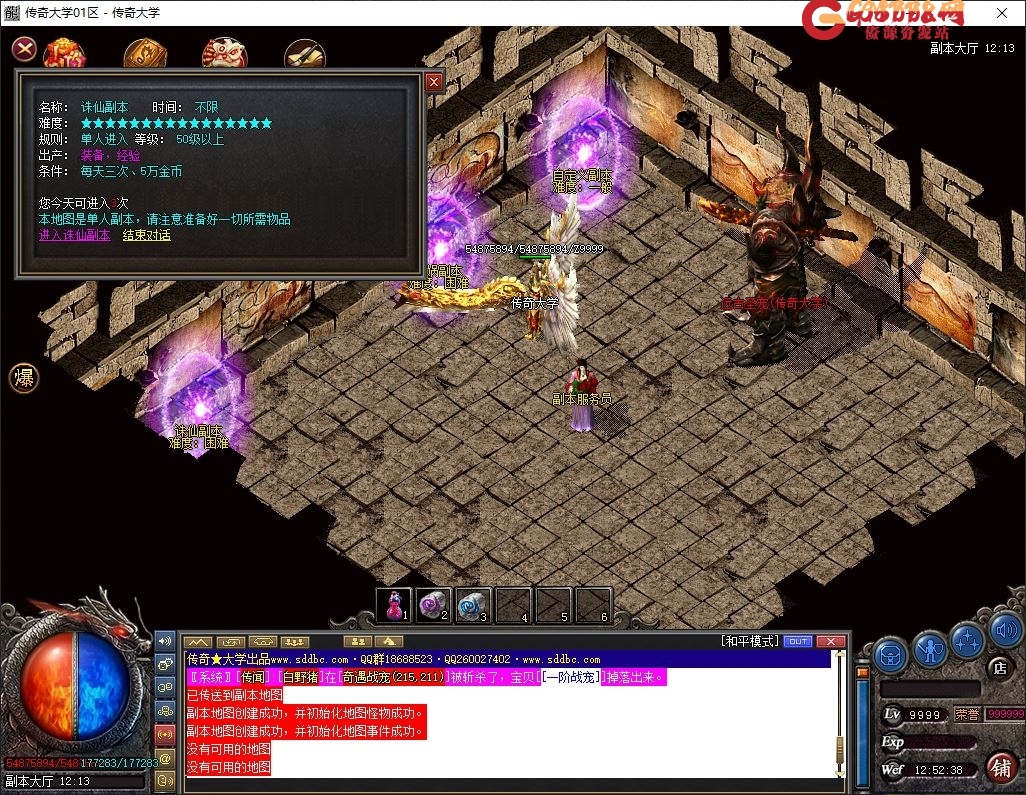Screen dimensions: 1026x795
Task: Choose 结束对话 to end the conversation
Action: [146, 235]
